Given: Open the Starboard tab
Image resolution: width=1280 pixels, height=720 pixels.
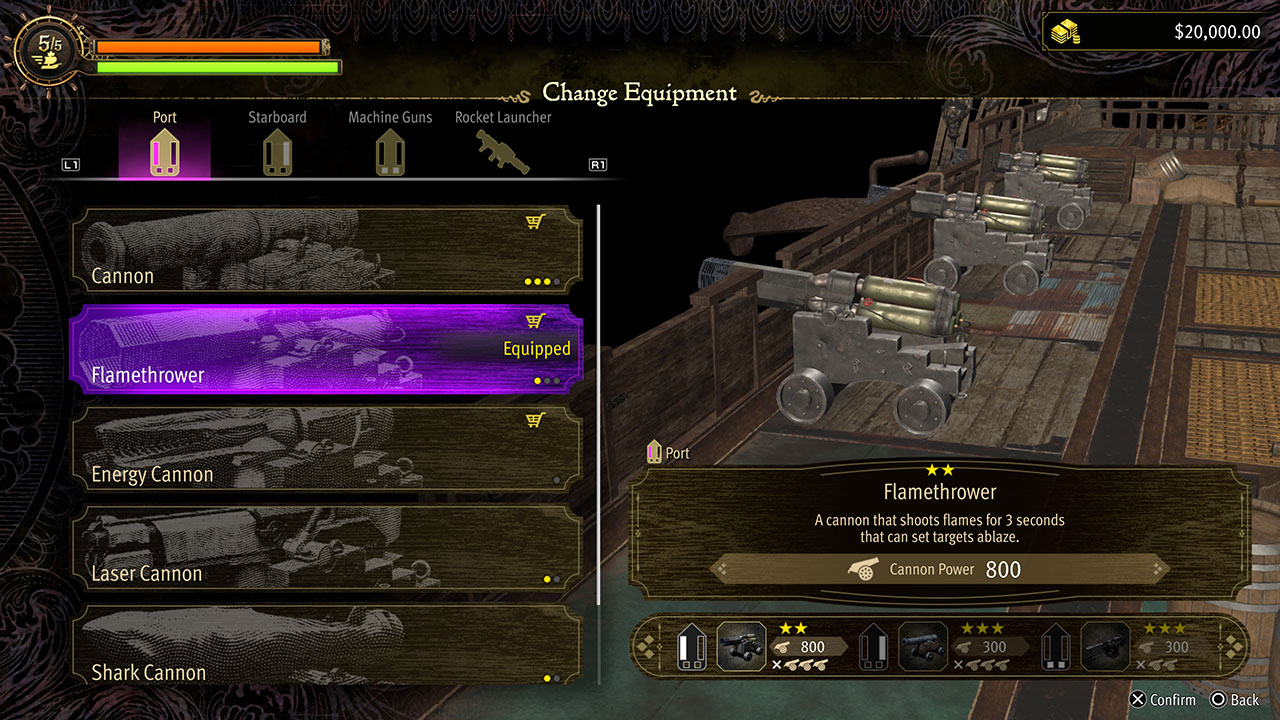Looking at the screenshot, I should (x=277, y=145).
